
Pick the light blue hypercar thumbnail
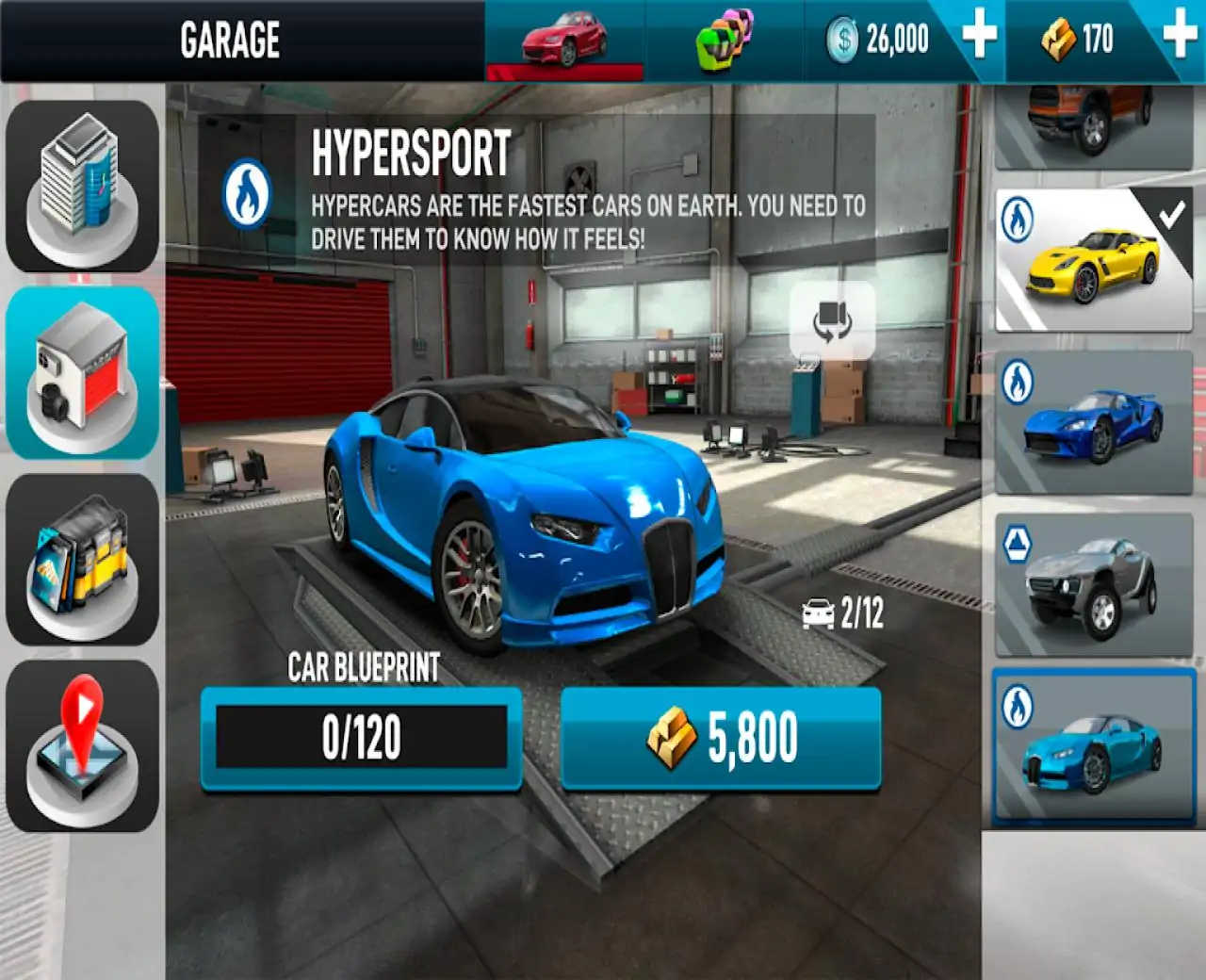(x=1093, y=747)
